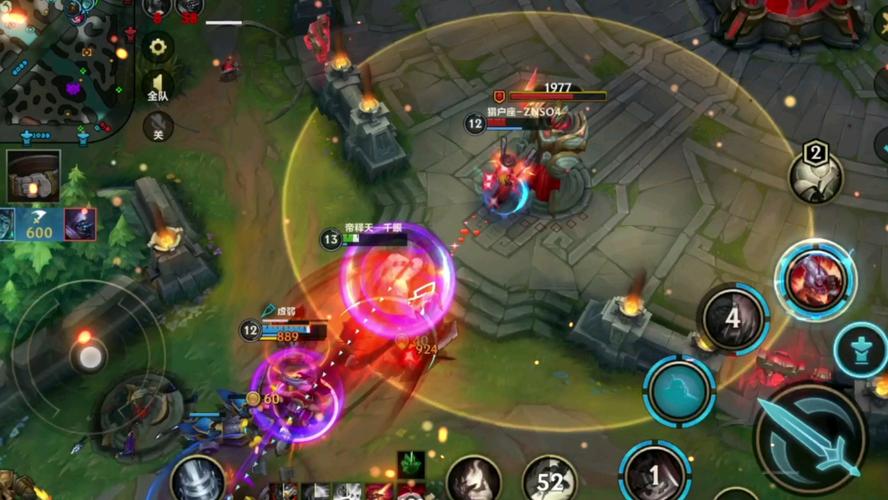The width and height of the screenshot is (888, 500).
Task: Tap the turret target button
Action: tap(860, 350)
